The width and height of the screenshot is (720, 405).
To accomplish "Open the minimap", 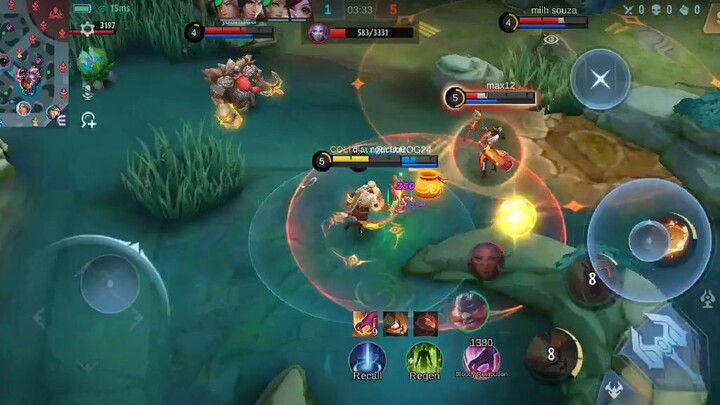I will [x=35, y=62].
